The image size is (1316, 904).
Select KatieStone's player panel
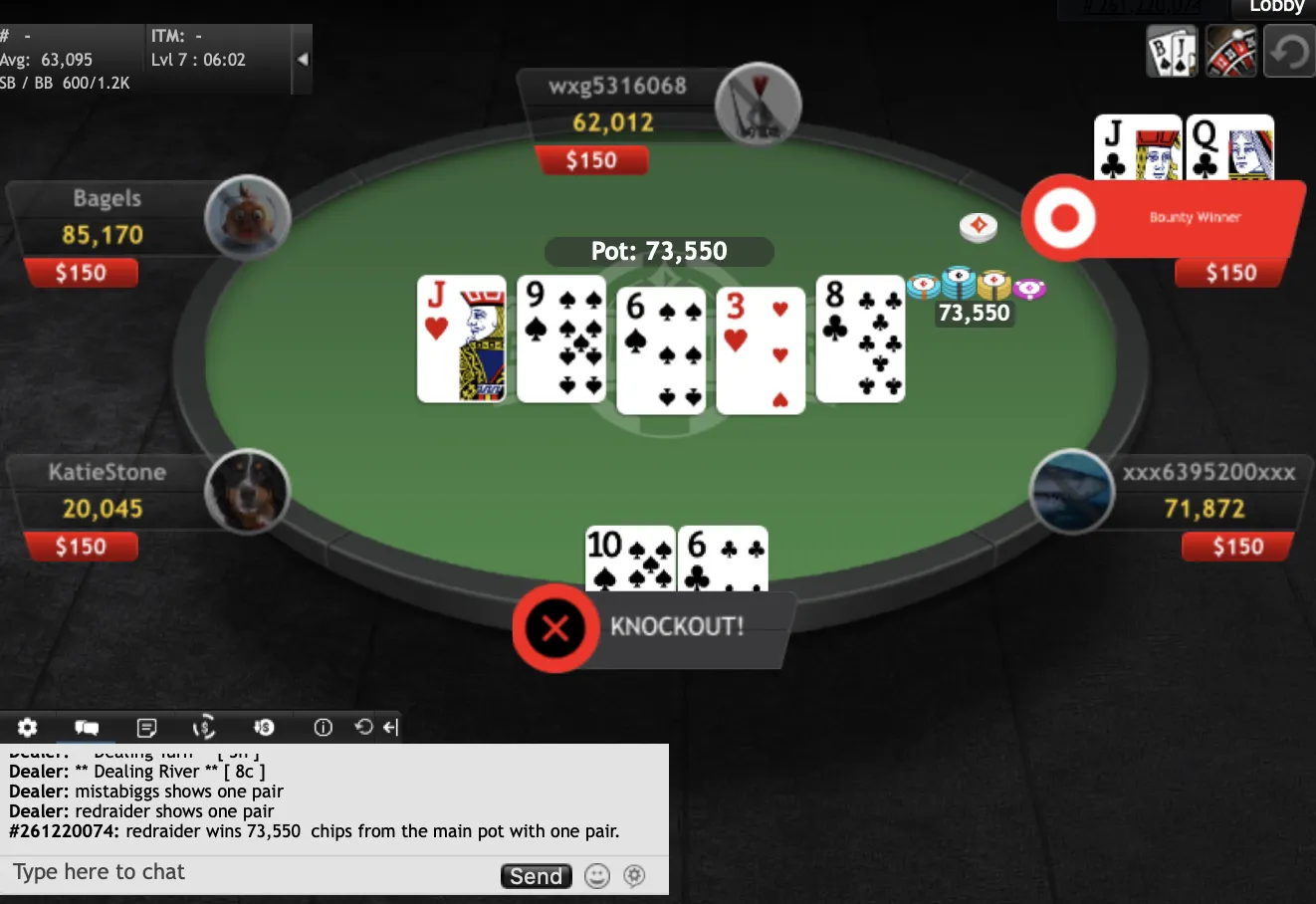point(107,491)
